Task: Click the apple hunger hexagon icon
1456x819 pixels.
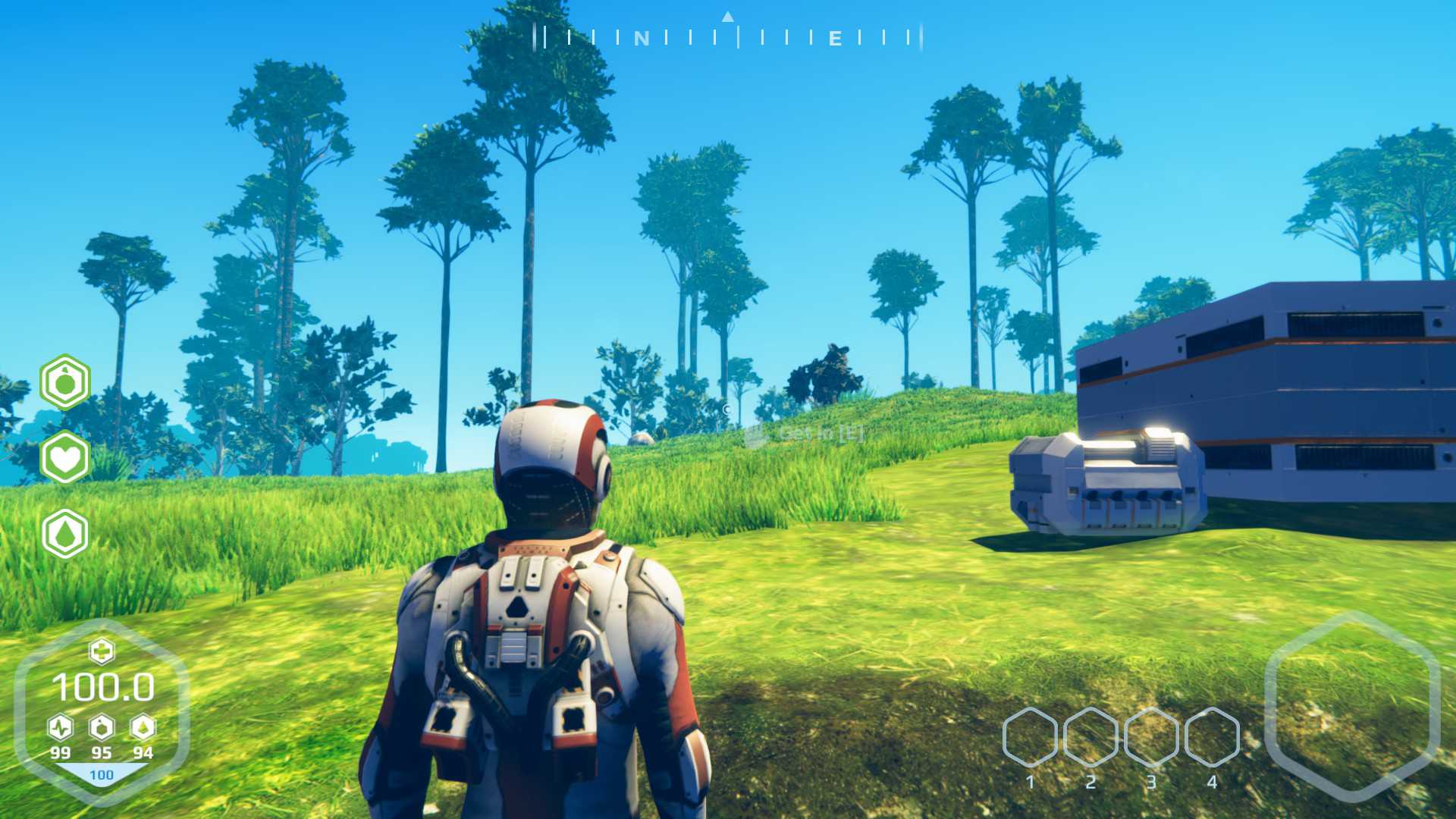Action: pyautogui.click(x=65, y=382)
